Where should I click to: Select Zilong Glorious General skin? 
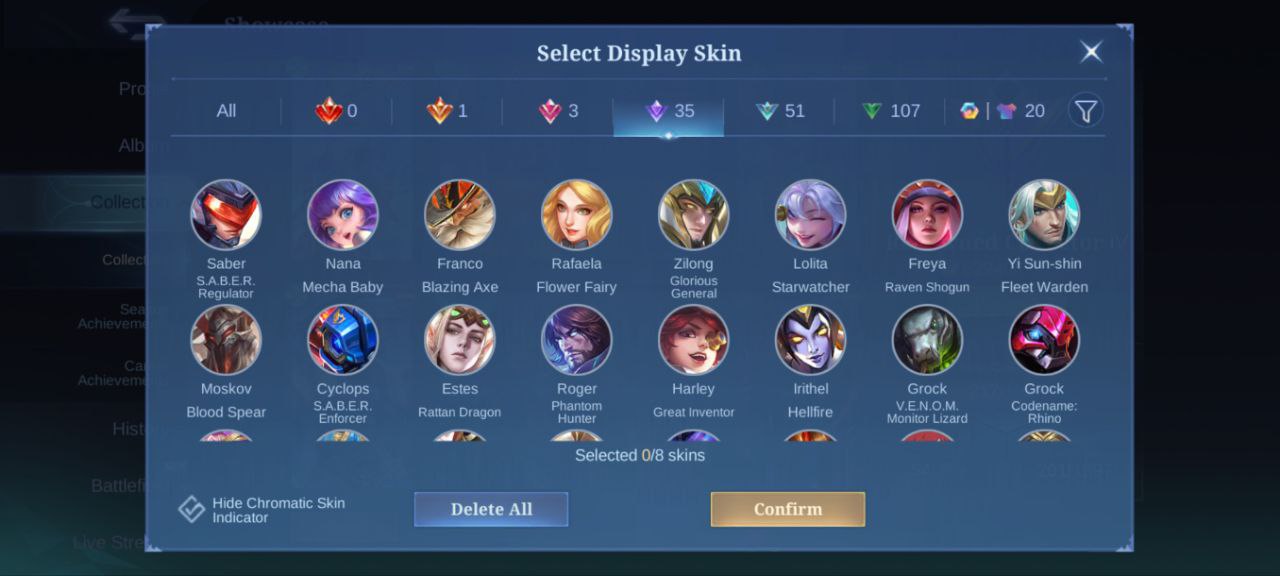694,215
